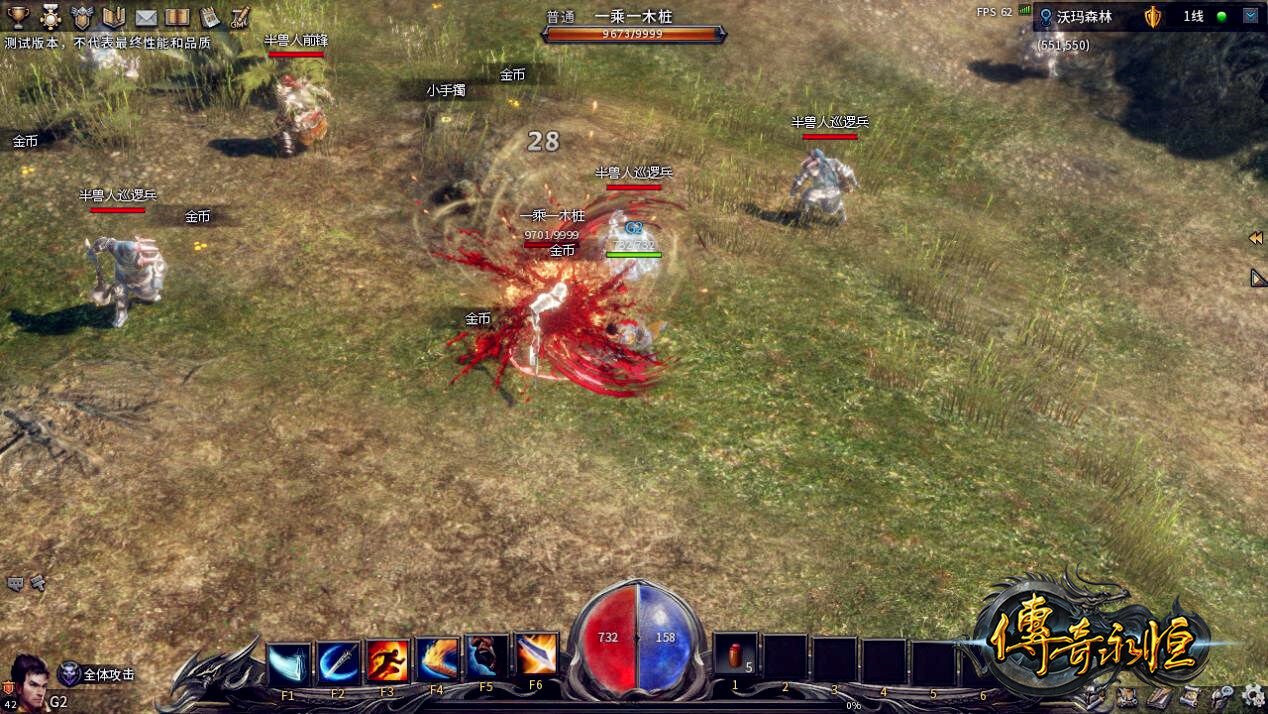This screenshot has height=714, width=1268.
Task: Open the trophy achievements icon
Action: (19, 17)
